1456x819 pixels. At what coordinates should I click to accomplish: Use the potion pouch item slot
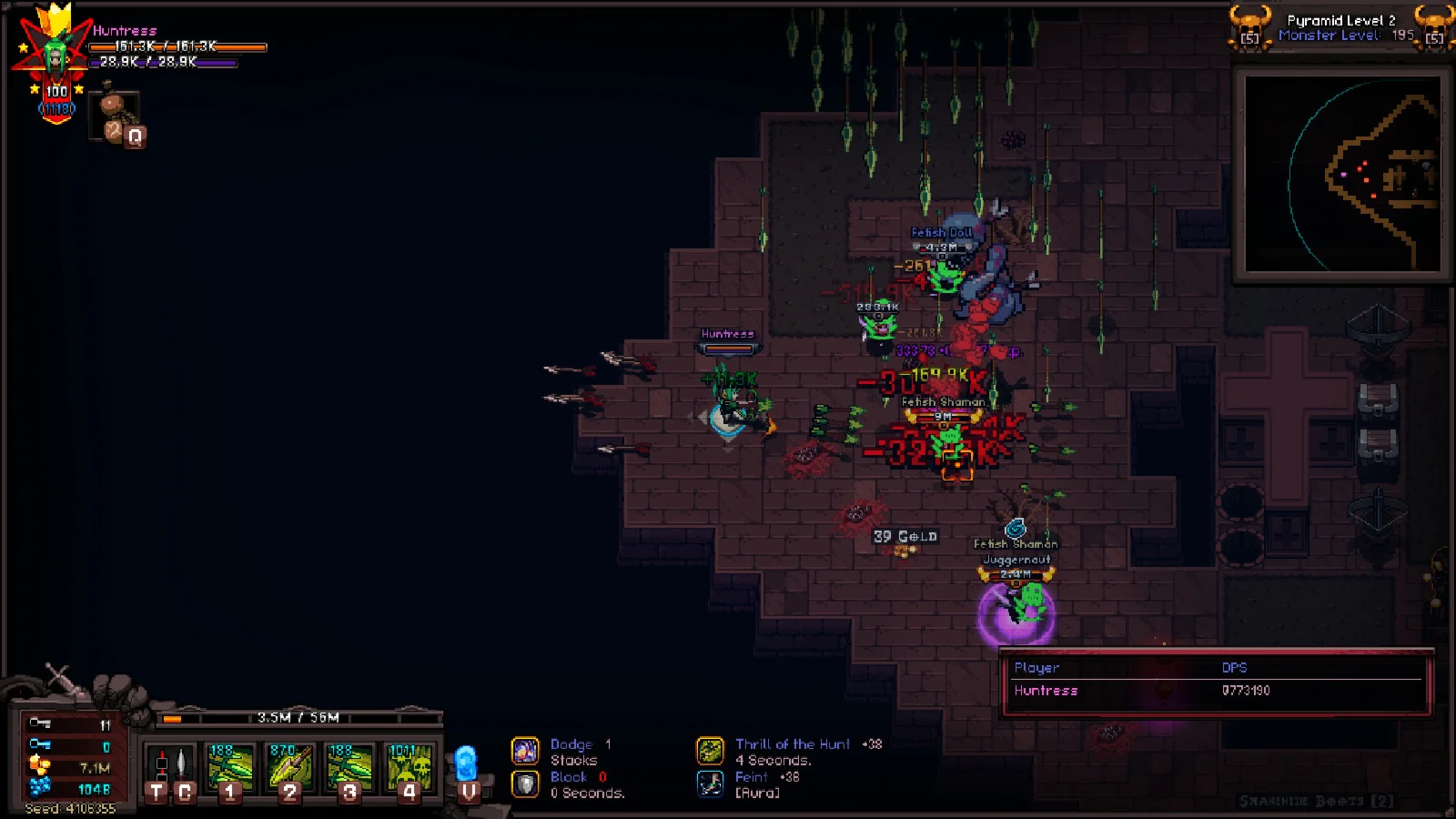(116, 116)
